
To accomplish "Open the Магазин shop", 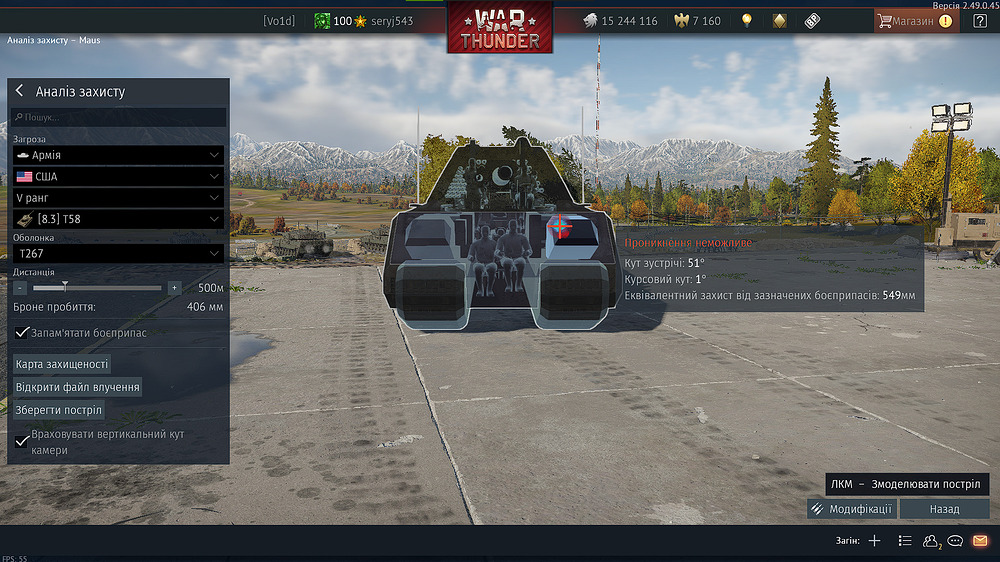I will 914,21.
